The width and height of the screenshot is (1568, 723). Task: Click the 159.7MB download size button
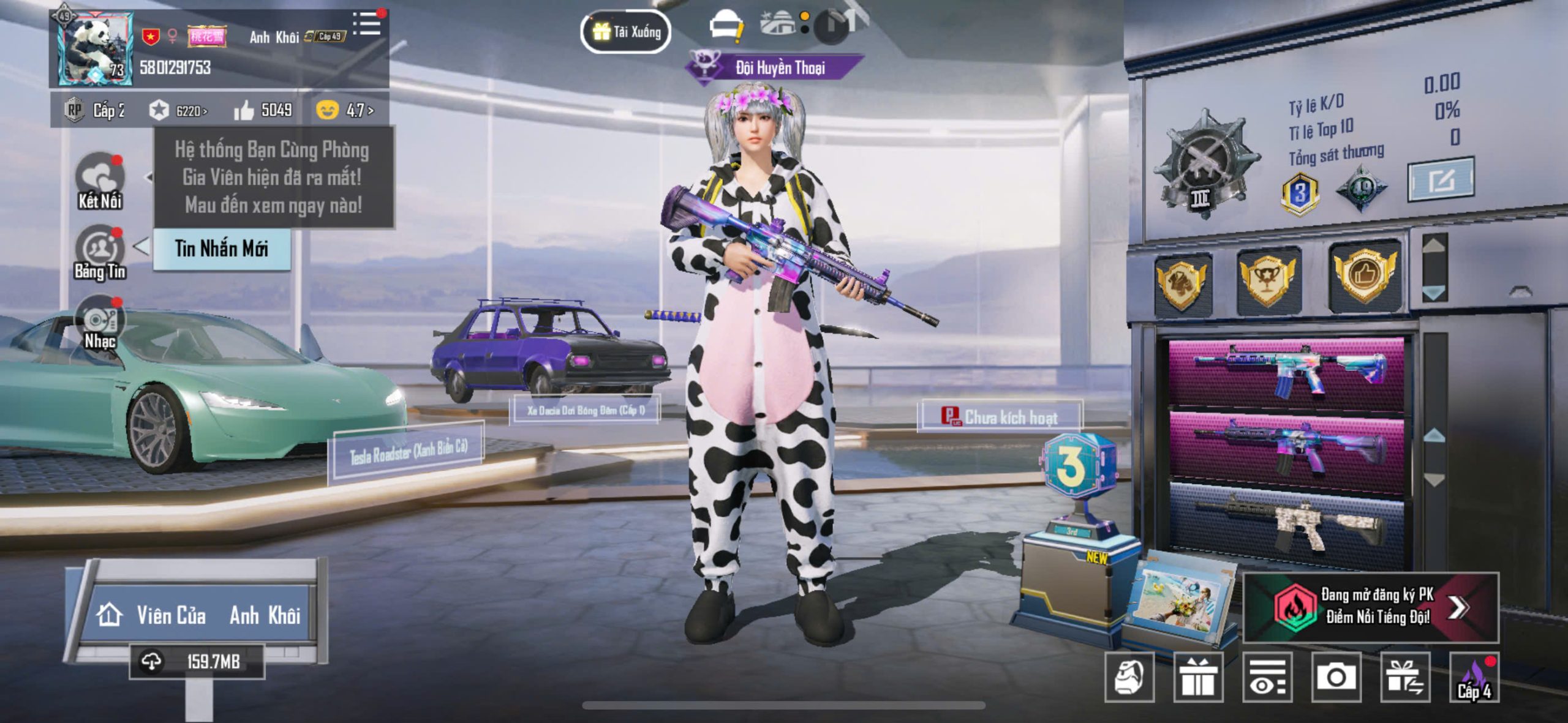197,662
